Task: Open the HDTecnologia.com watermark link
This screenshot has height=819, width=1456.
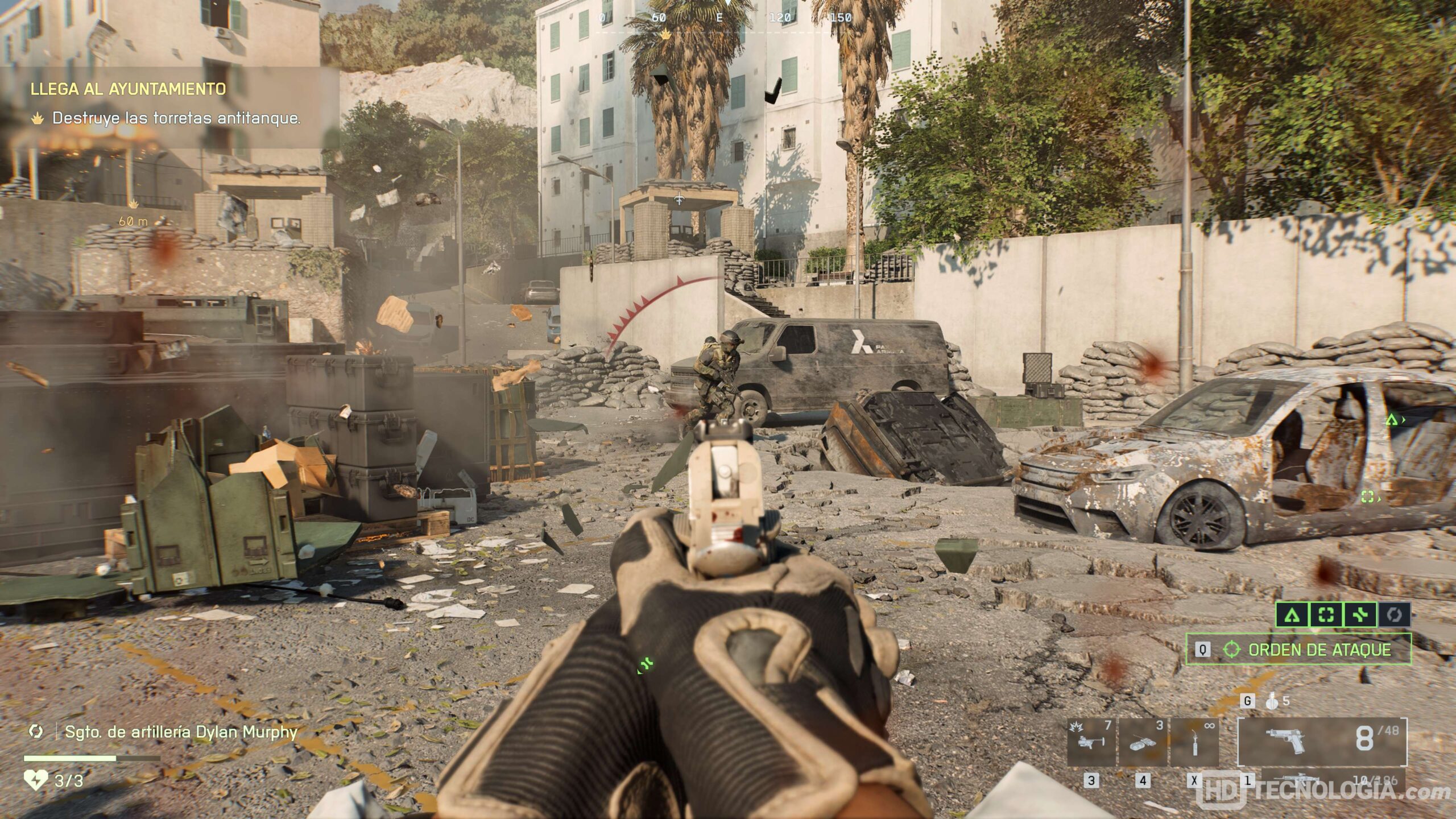Action: [1325, 792]
